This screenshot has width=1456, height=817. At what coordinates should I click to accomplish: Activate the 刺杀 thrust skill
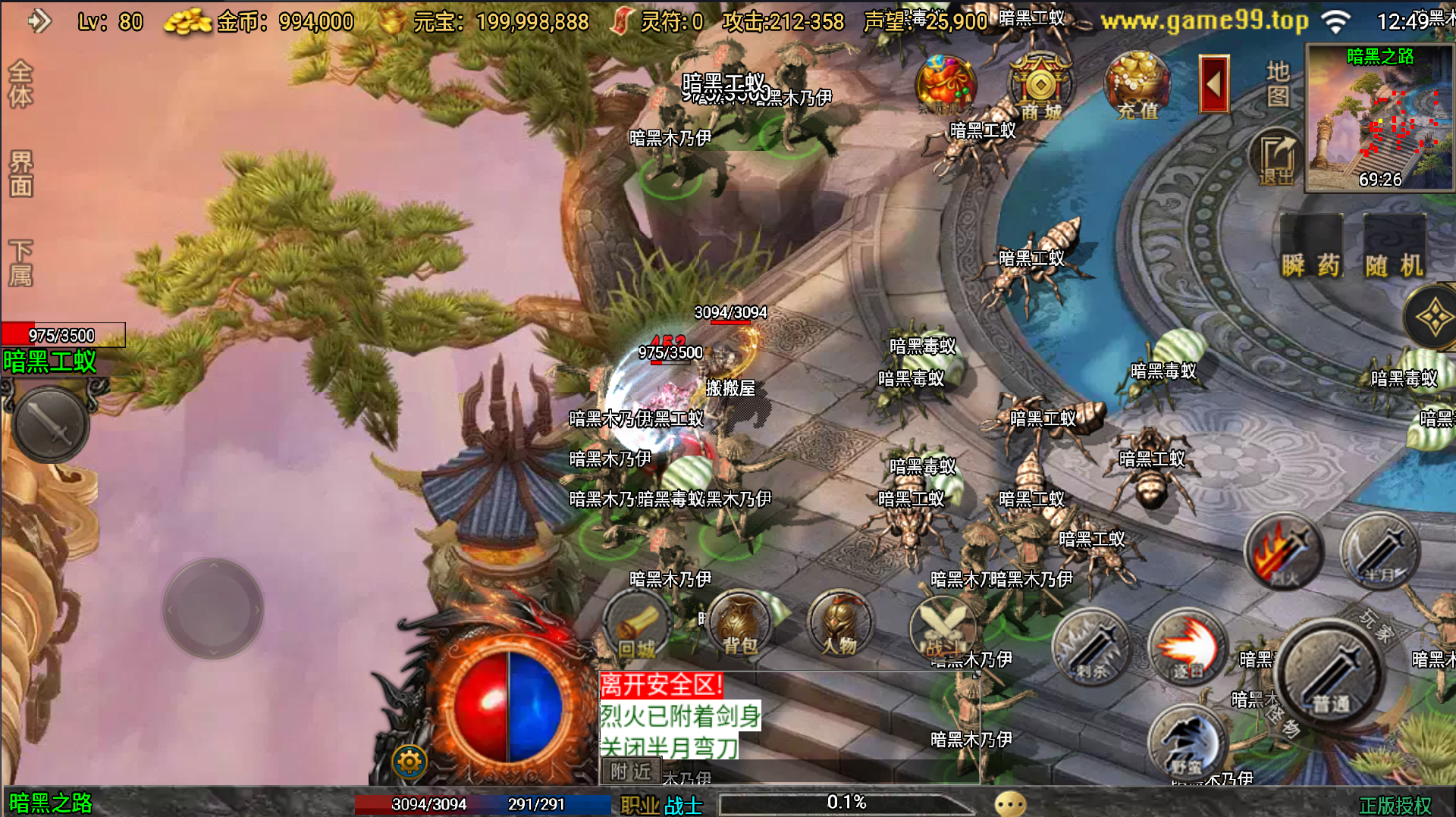[1091, 646]
